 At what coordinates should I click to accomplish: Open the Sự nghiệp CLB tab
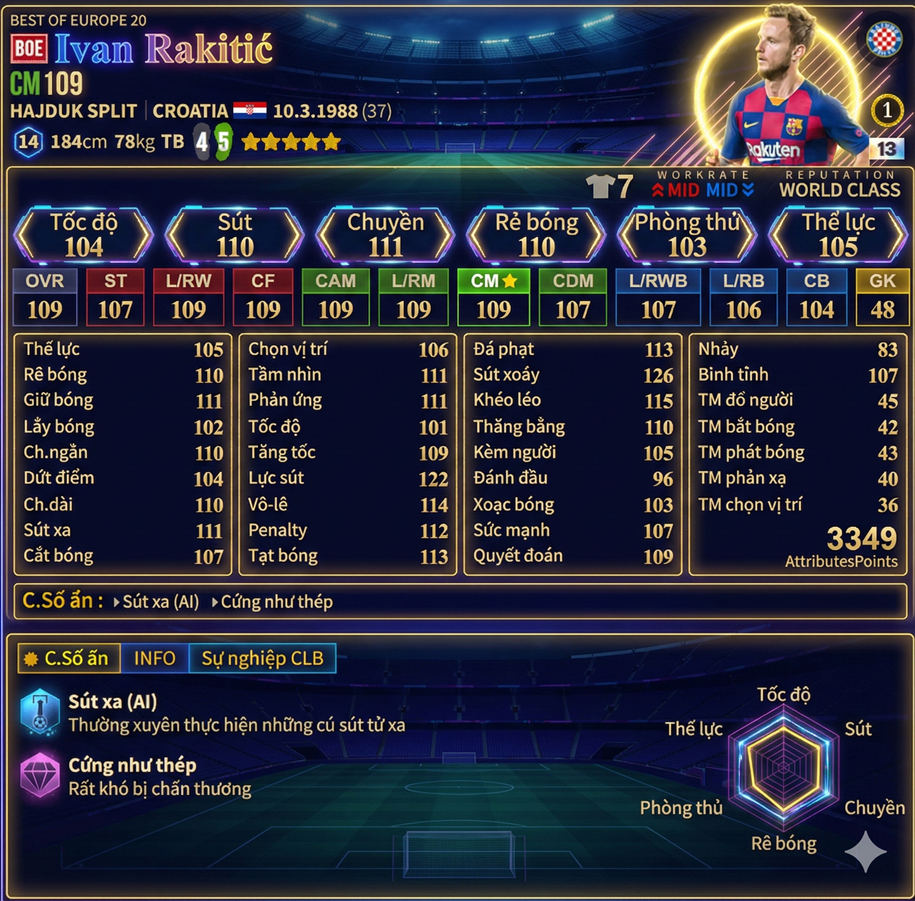(x=262, y=658)
